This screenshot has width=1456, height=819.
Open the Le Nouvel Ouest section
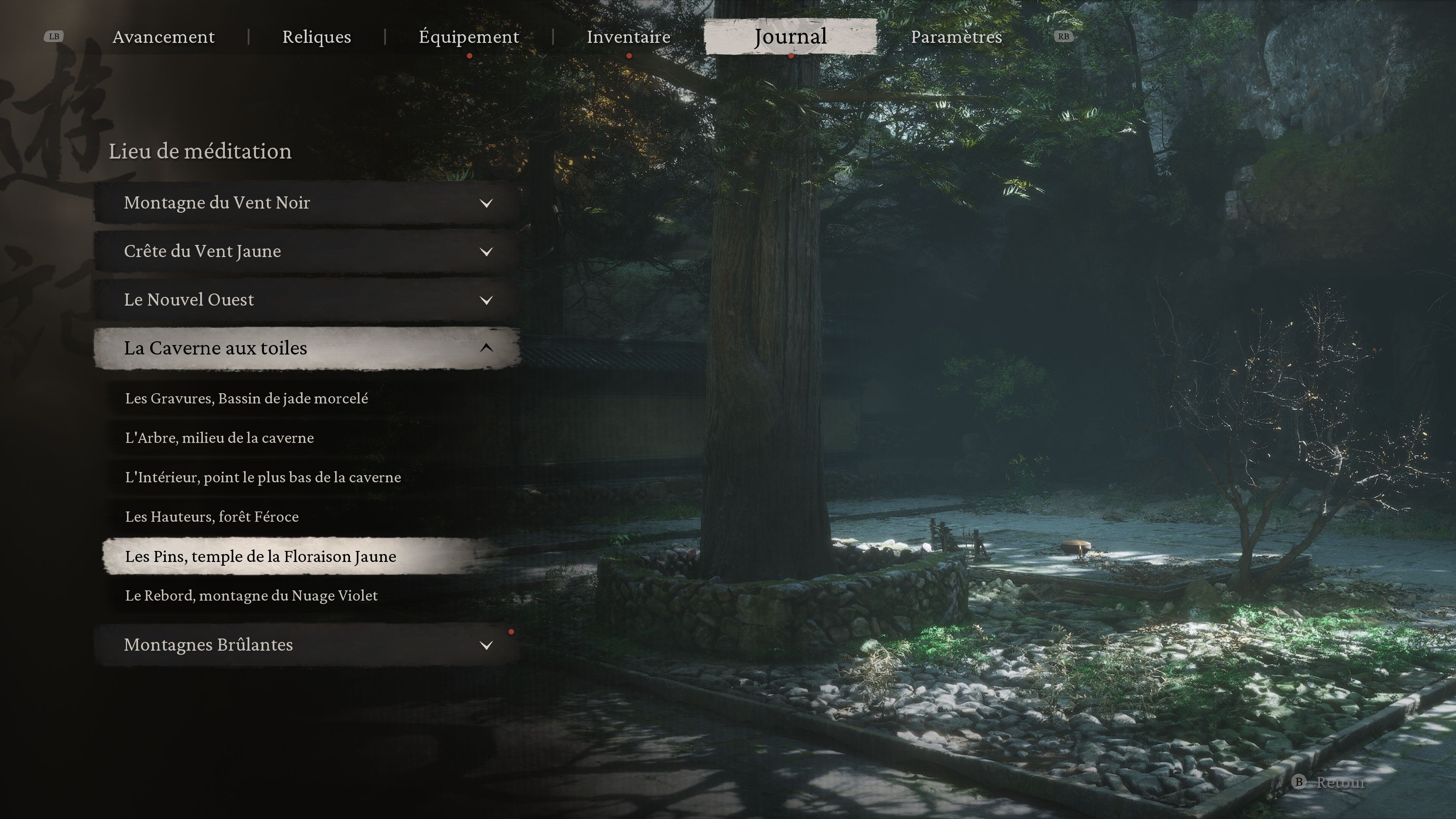307,300
